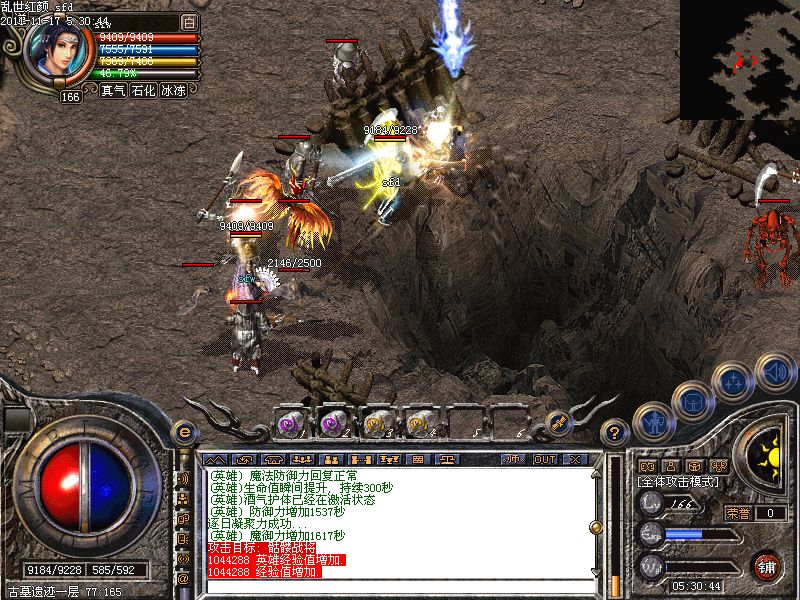Toggle the 白 button on hero panel
The image size is (800, 600).
point(189,21)
